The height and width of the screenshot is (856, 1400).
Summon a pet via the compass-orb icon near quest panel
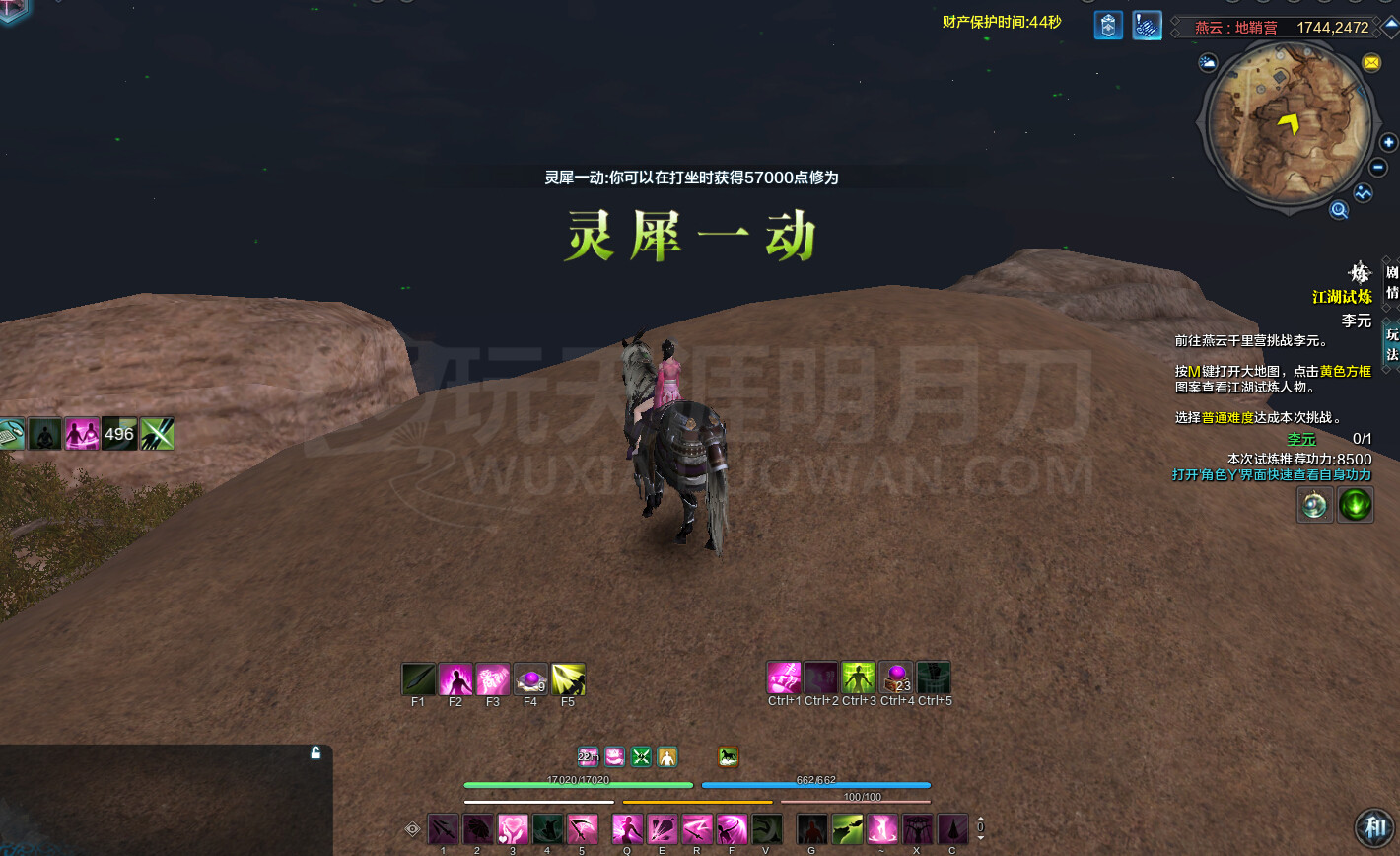(1314, 504)
